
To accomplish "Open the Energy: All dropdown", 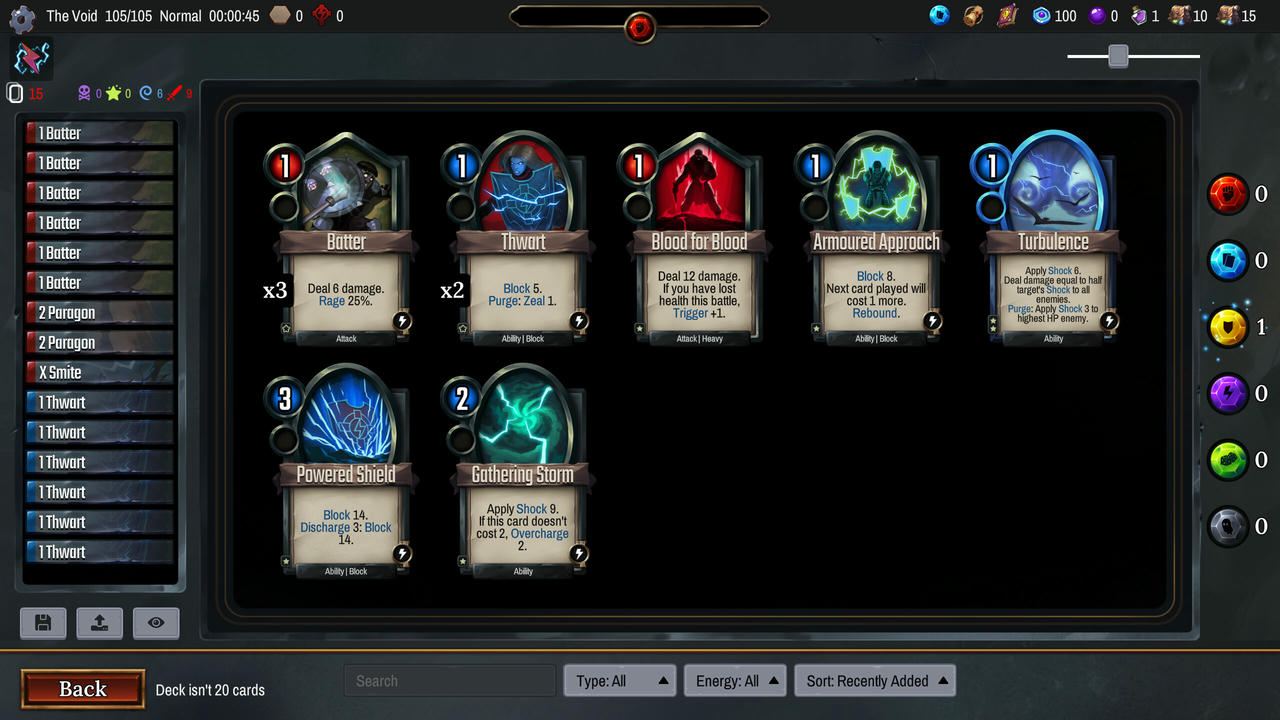I will [x=735, y=680].
